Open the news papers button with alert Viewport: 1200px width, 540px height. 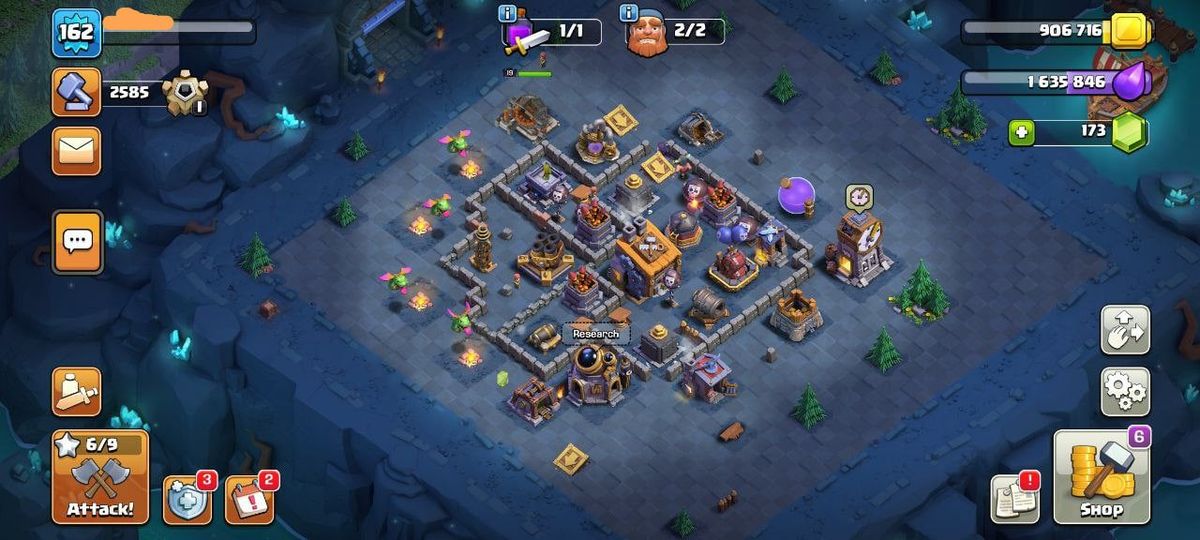(1014, 497)
